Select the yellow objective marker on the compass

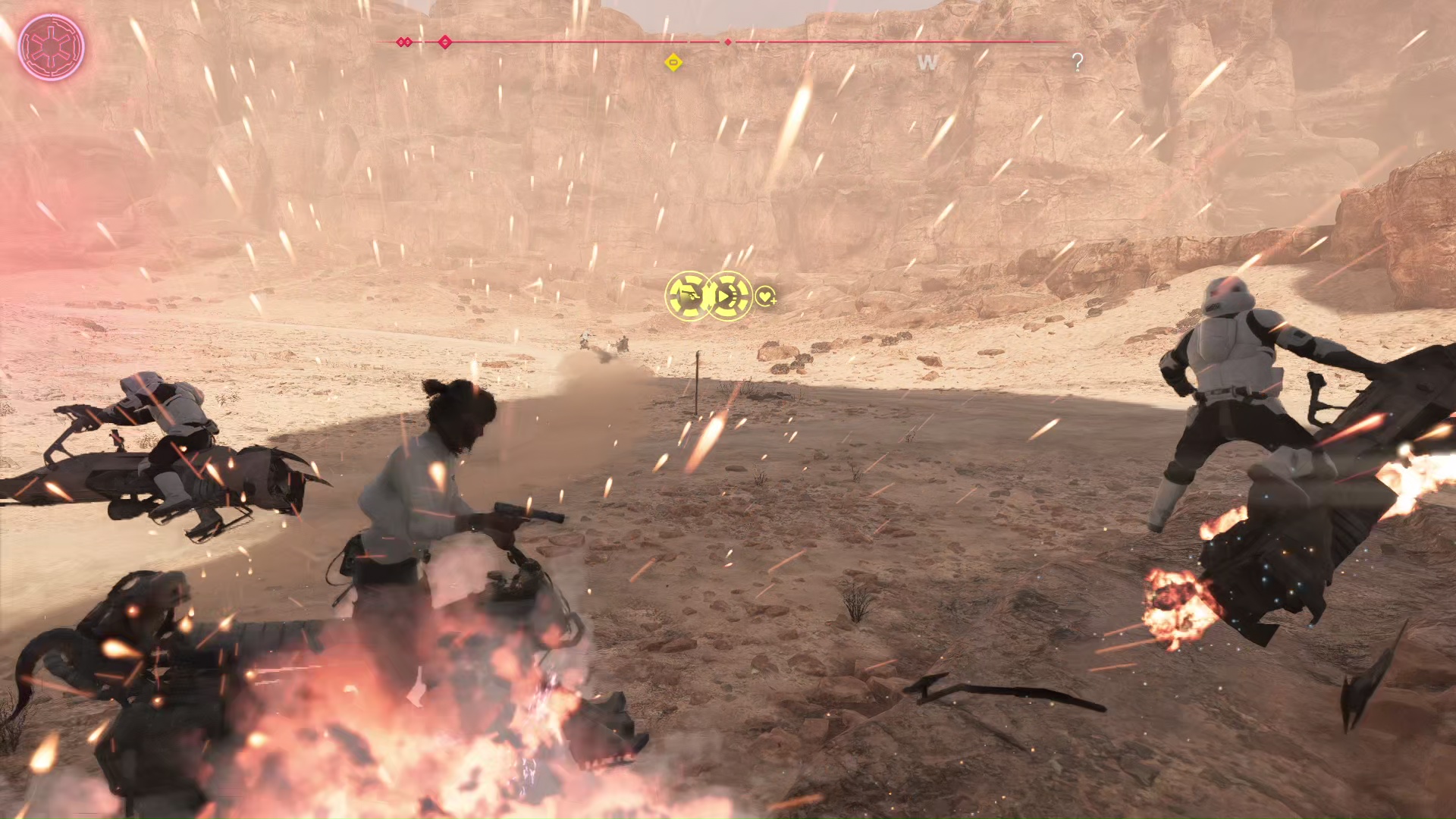[673, 62]
